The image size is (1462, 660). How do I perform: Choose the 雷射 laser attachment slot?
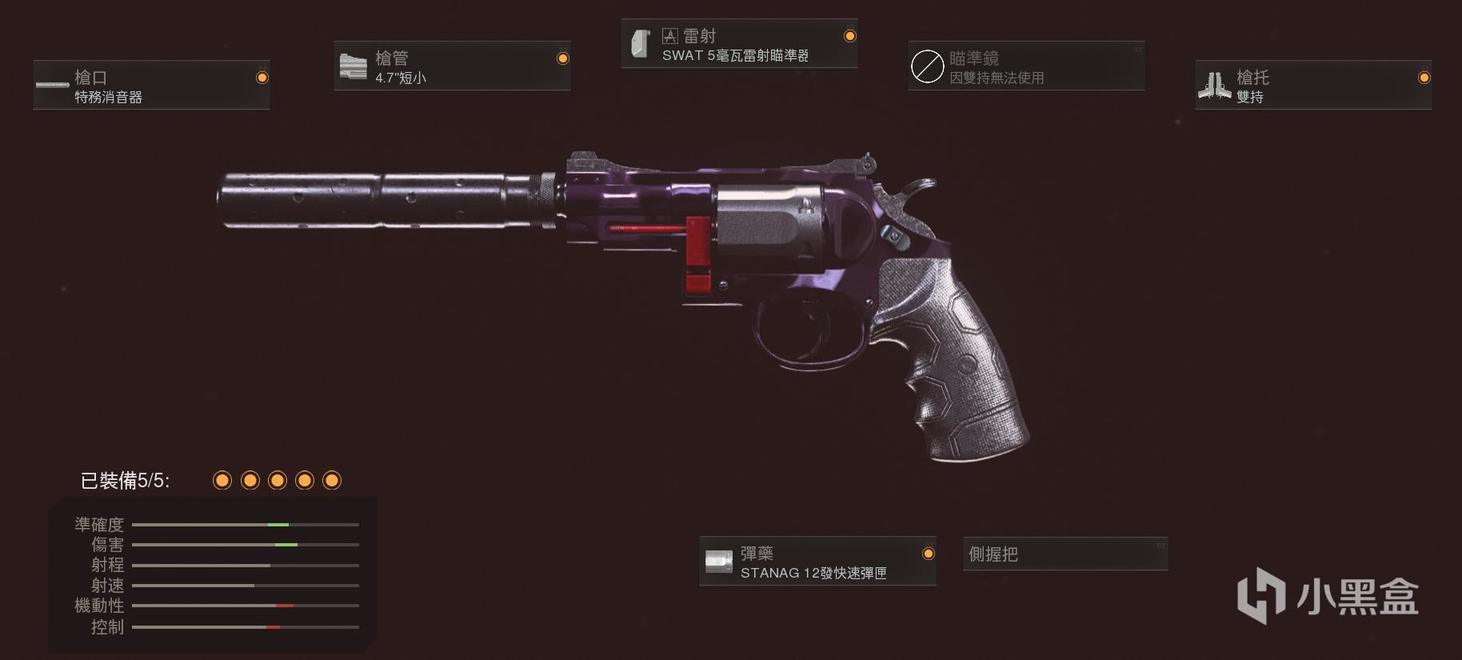pyautogui.click(x=739, y=44)
